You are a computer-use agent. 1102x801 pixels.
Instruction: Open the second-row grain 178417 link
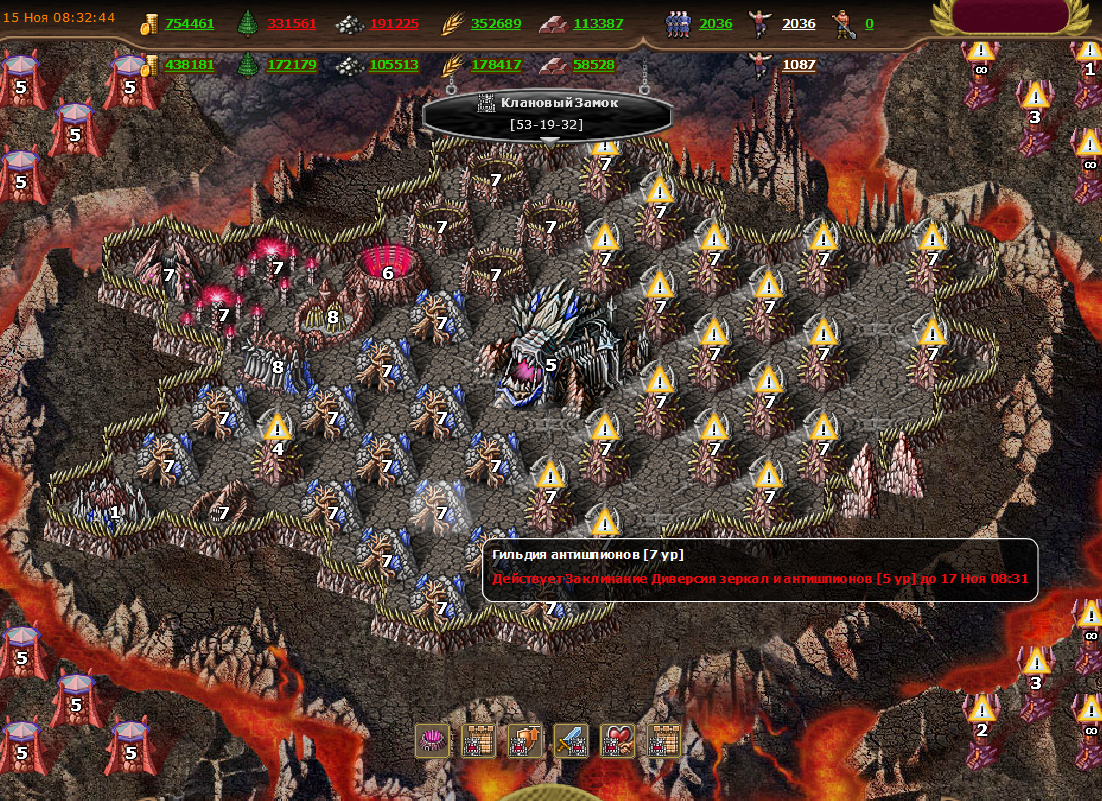point(496,65)
